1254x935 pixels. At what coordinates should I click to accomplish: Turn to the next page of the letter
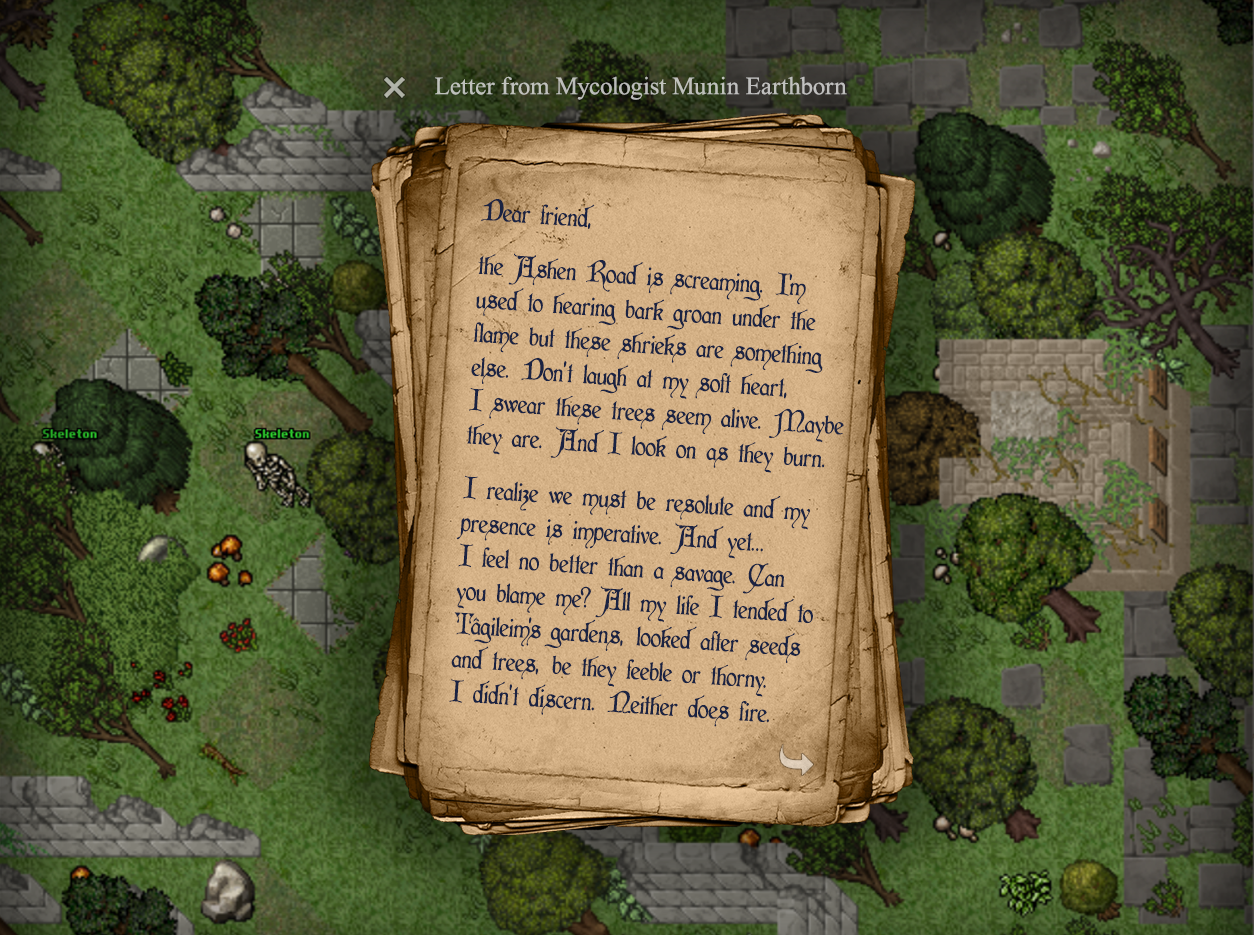click(796, 762)
